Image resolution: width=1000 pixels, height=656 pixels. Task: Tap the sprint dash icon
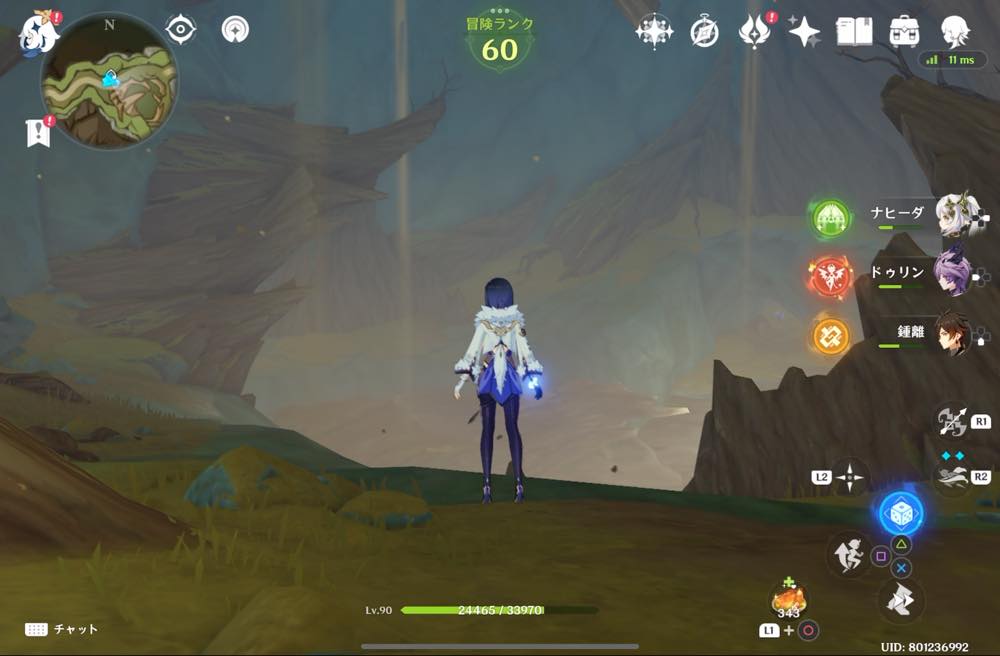[x=951, y=475]
